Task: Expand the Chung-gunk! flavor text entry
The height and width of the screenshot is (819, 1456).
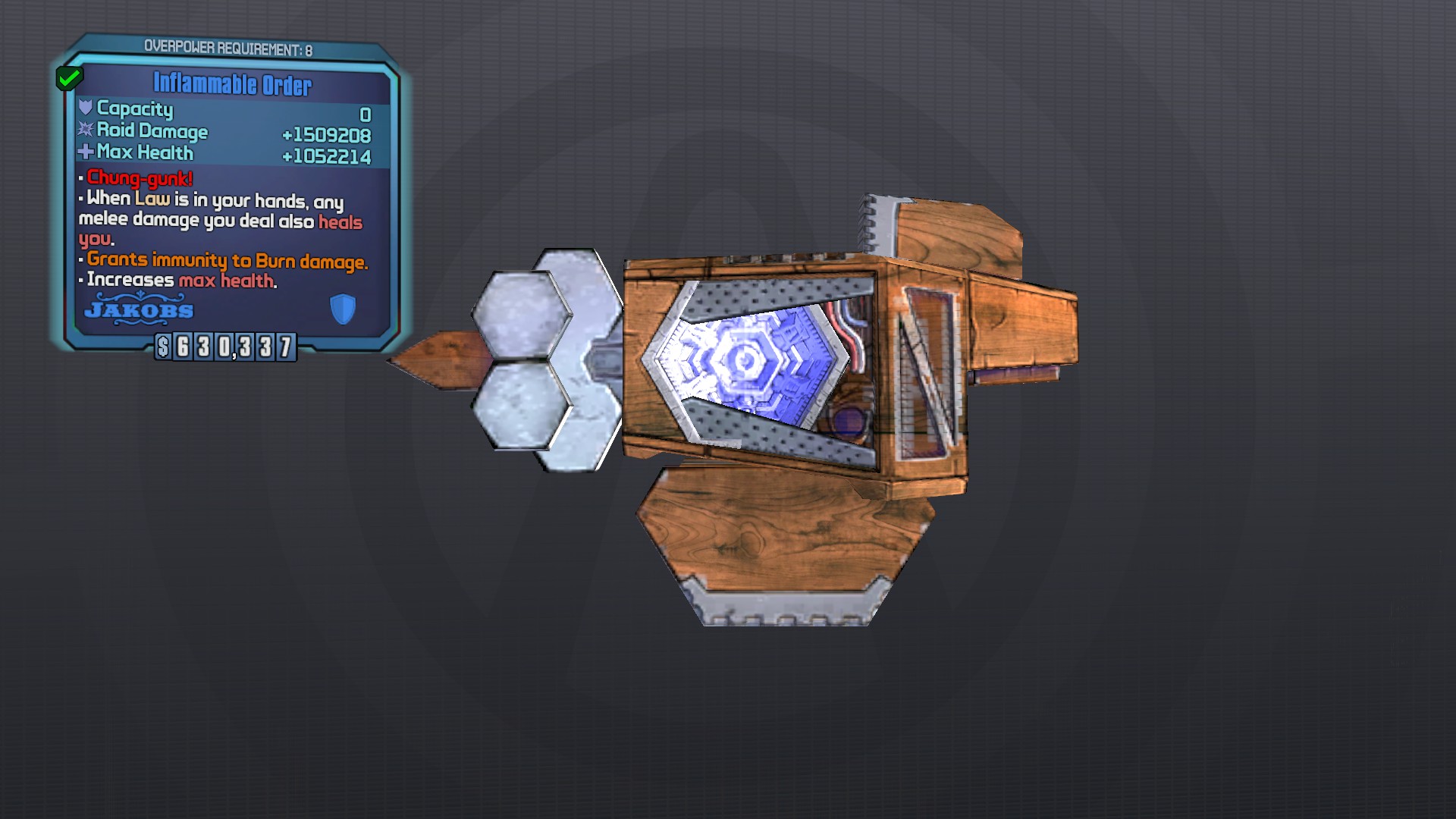Action: [139, 179]
